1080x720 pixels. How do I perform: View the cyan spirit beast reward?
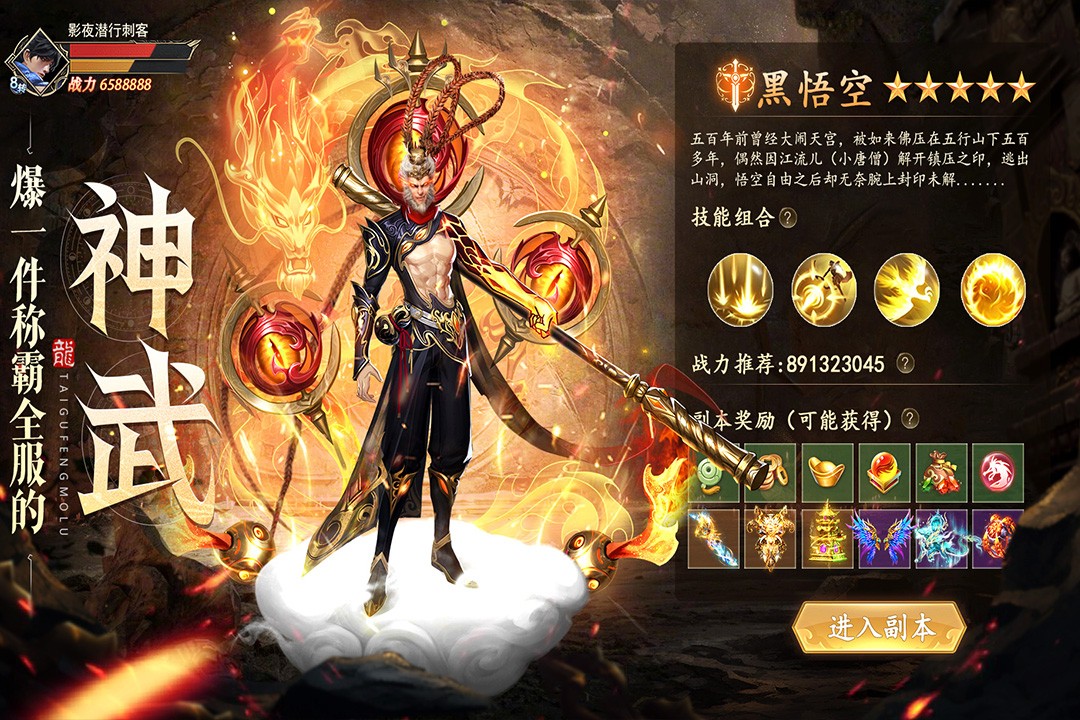(940, 539)
